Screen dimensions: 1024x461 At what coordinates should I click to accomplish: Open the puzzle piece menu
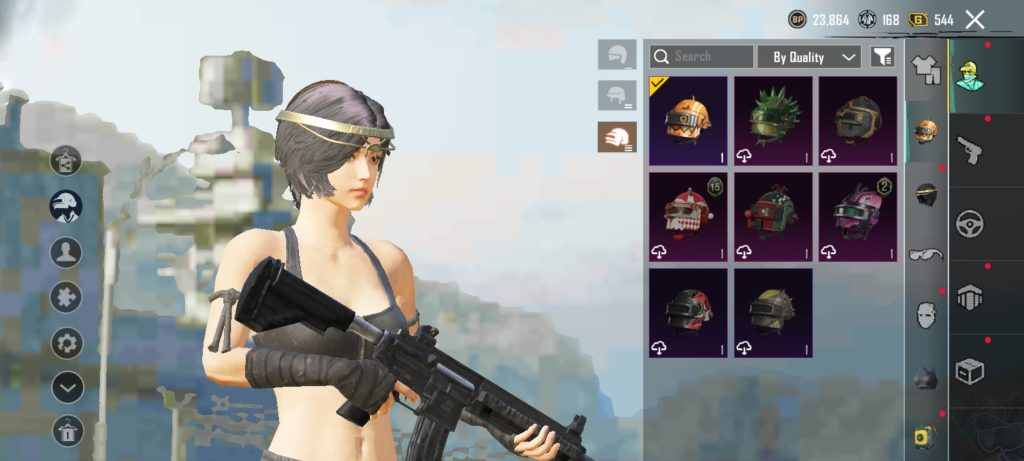pos(67,297)
